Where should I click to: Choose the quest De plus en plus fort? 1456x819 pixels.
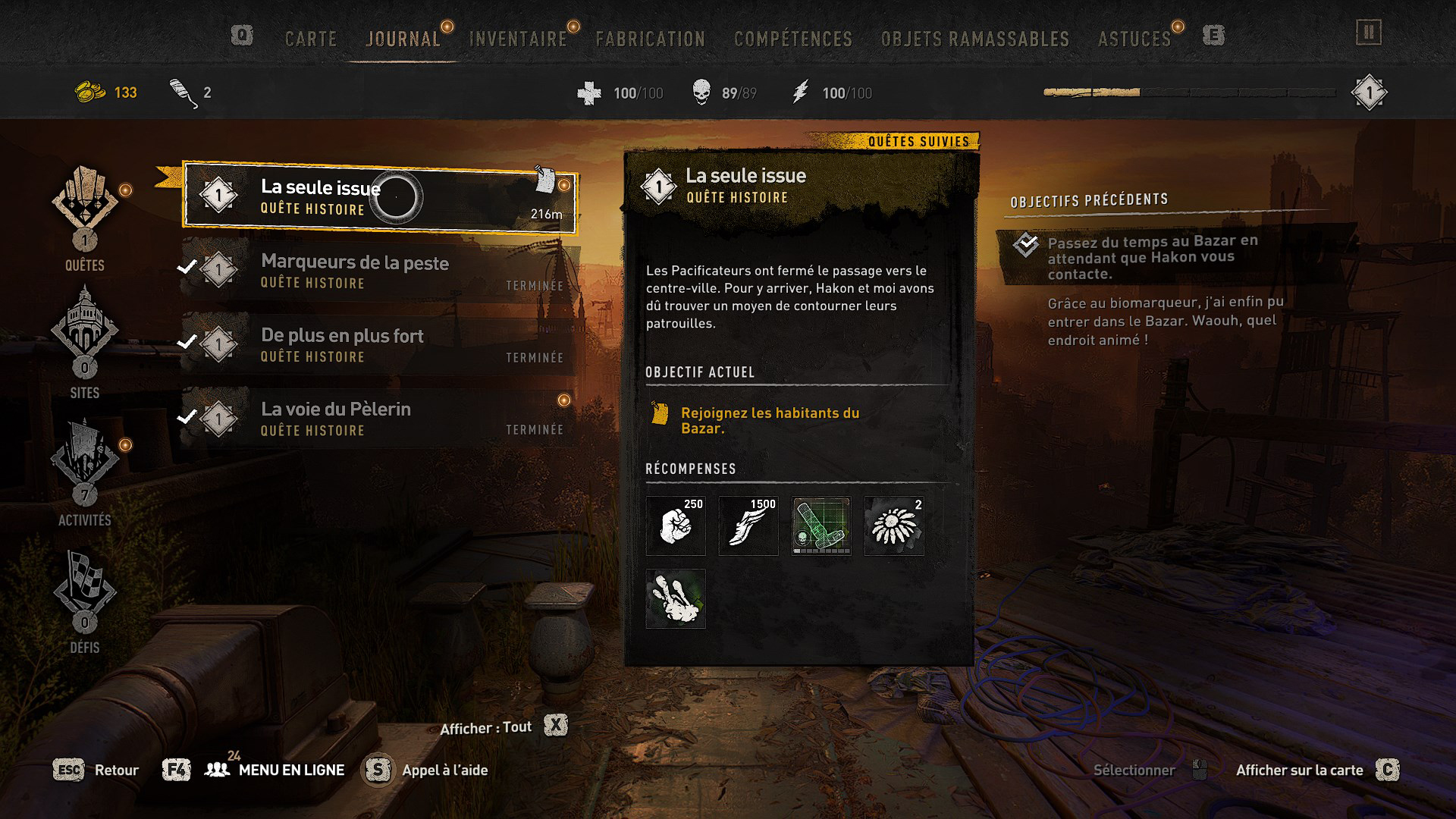tap(379, 344)
